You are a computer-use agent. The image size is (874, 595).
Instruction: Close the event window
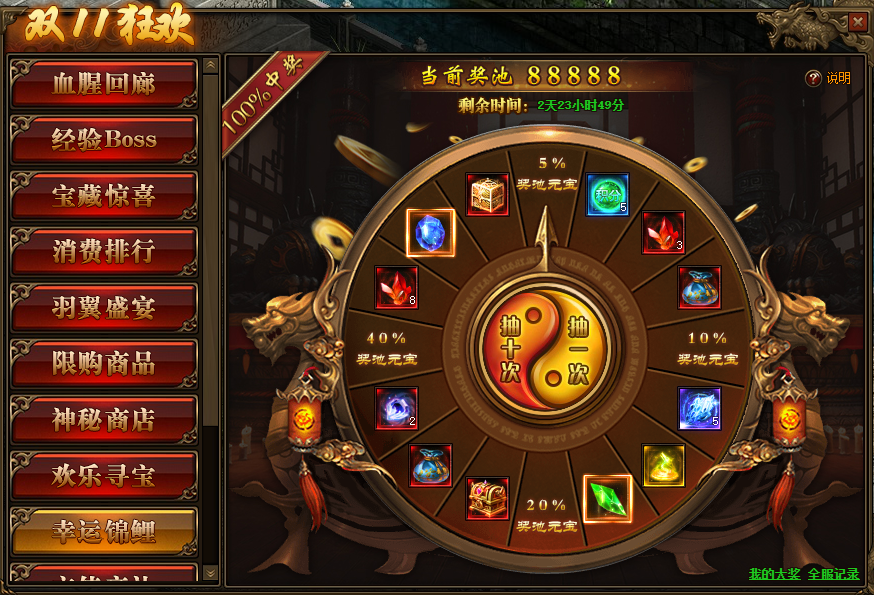pyautogui.click(x=857, y=21)
